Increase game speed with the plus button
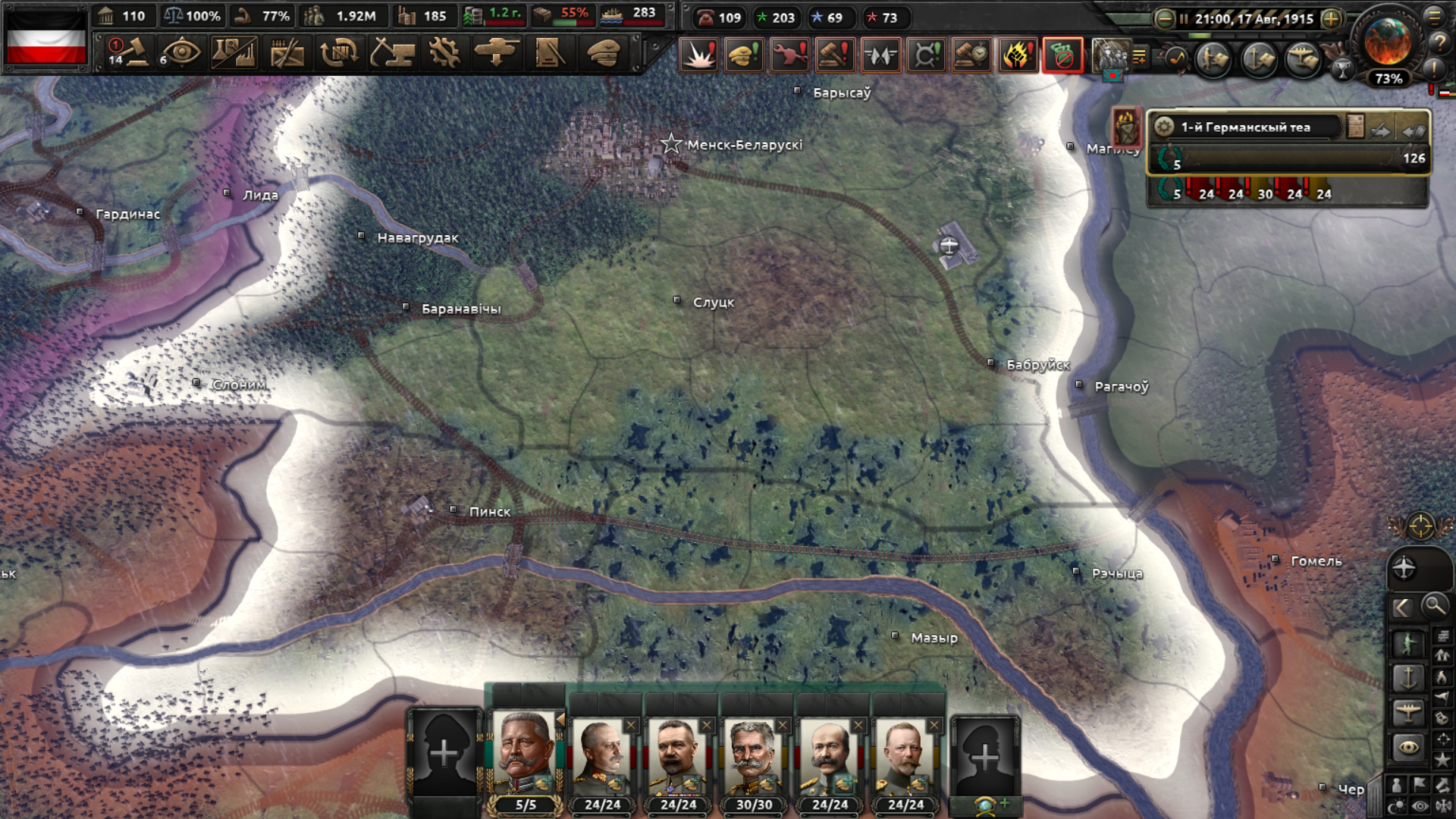Viewport: 1456px width, 819px height. click(1331, 19)
